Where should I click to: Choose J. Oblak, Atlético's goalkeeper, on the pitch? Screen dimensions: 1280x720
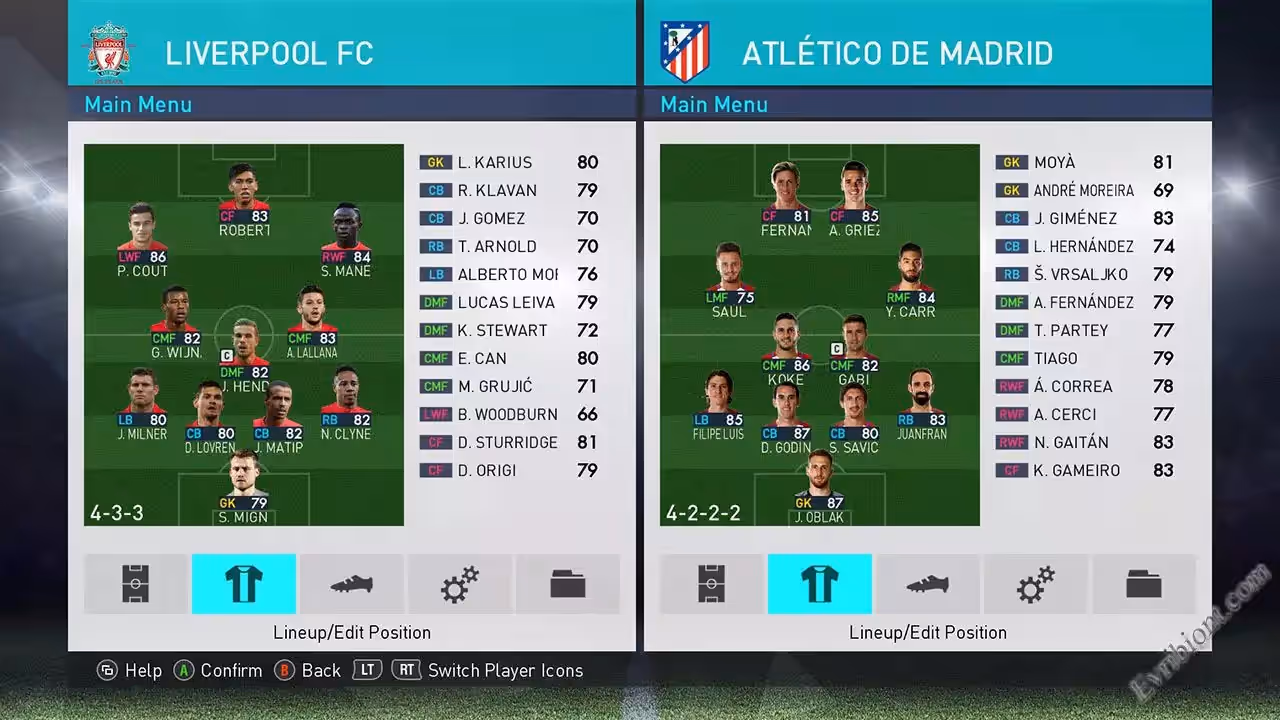pos(819,487)
